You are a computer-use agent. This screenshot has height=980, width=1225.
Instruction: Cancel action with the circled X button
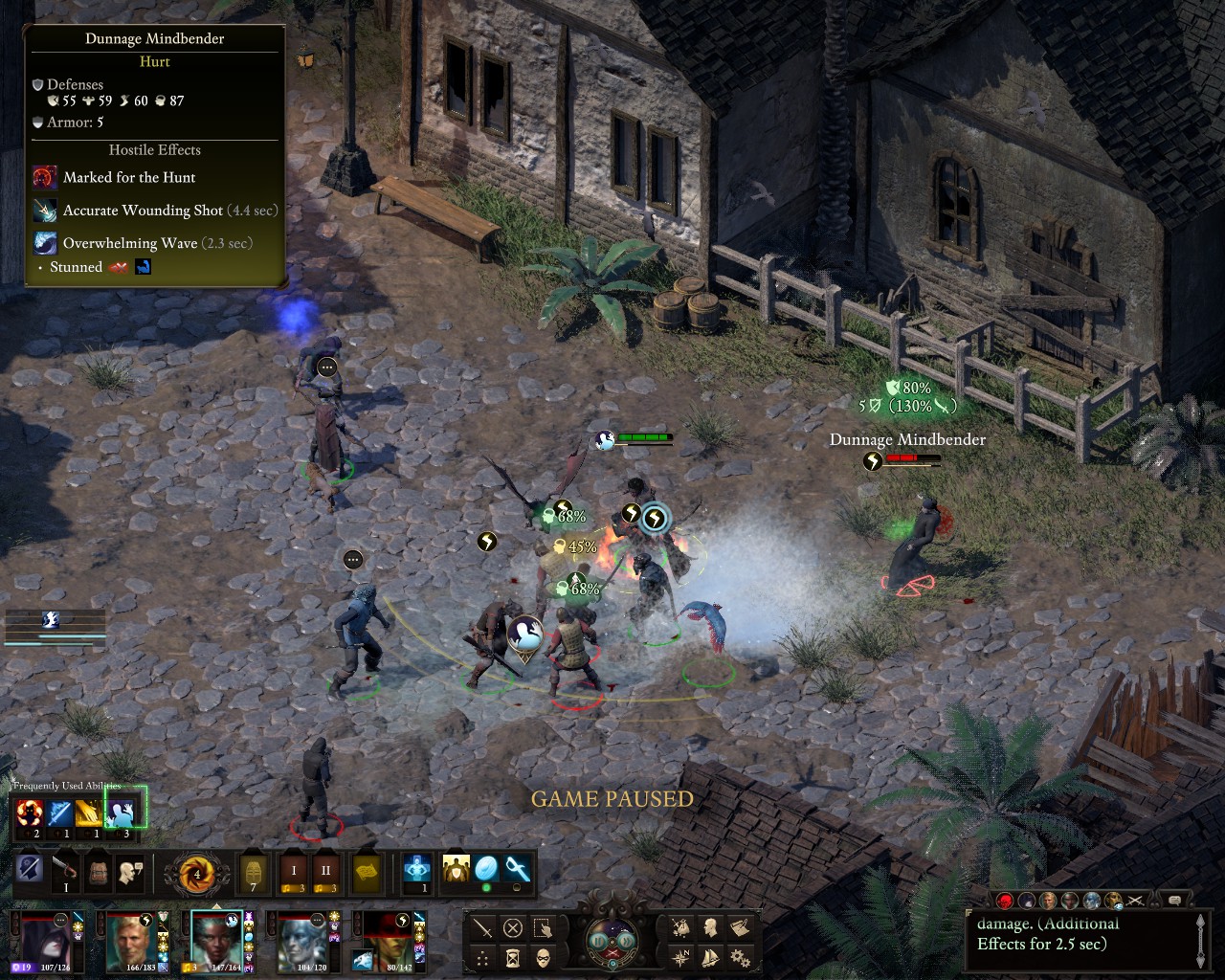tap(513, 927)
